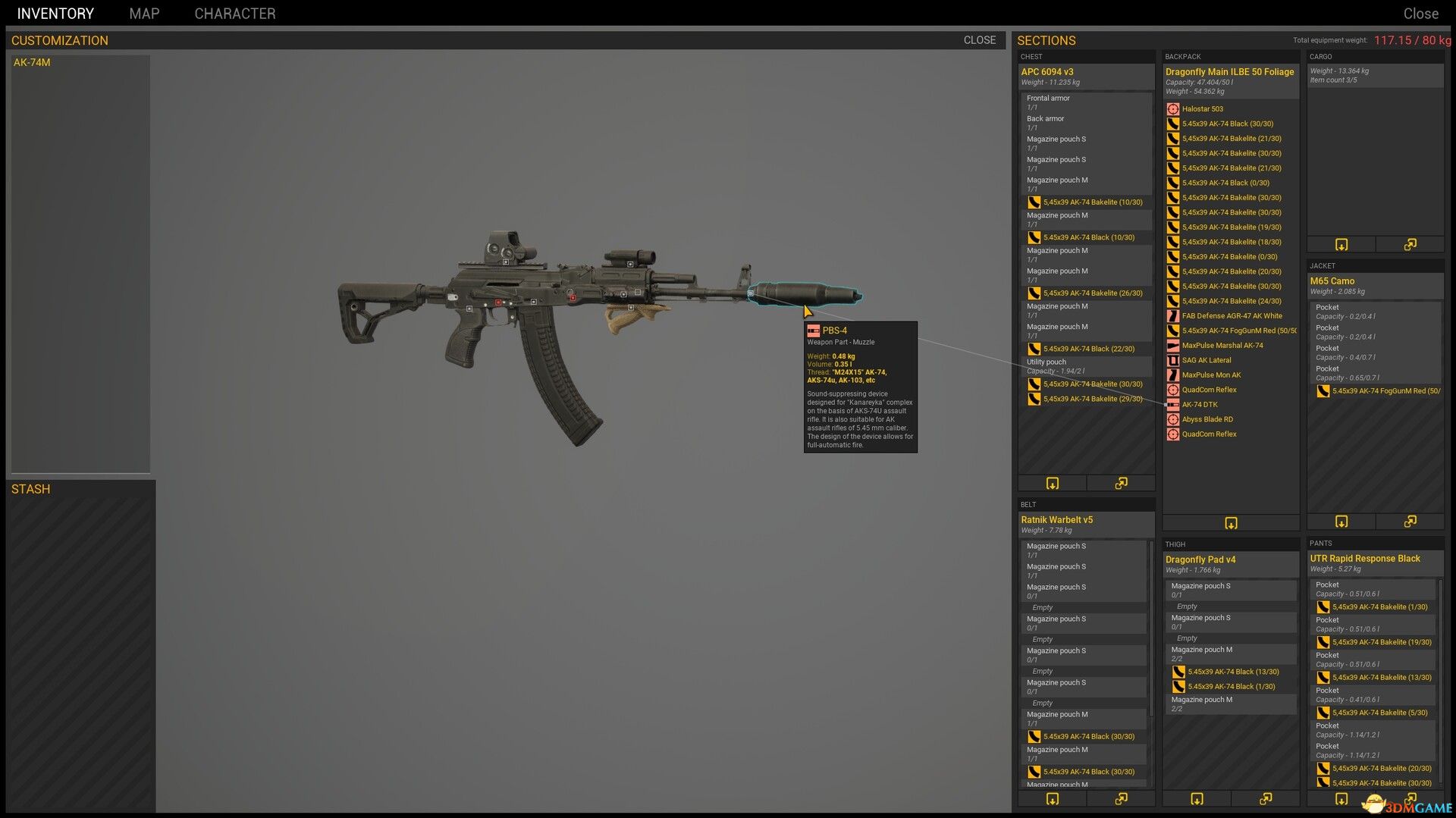The width and height of the screenshot is (1456, 818).
Task: Pick the FAB Defense AGR-47 AK White
Action: click(x=1232, y=316)
